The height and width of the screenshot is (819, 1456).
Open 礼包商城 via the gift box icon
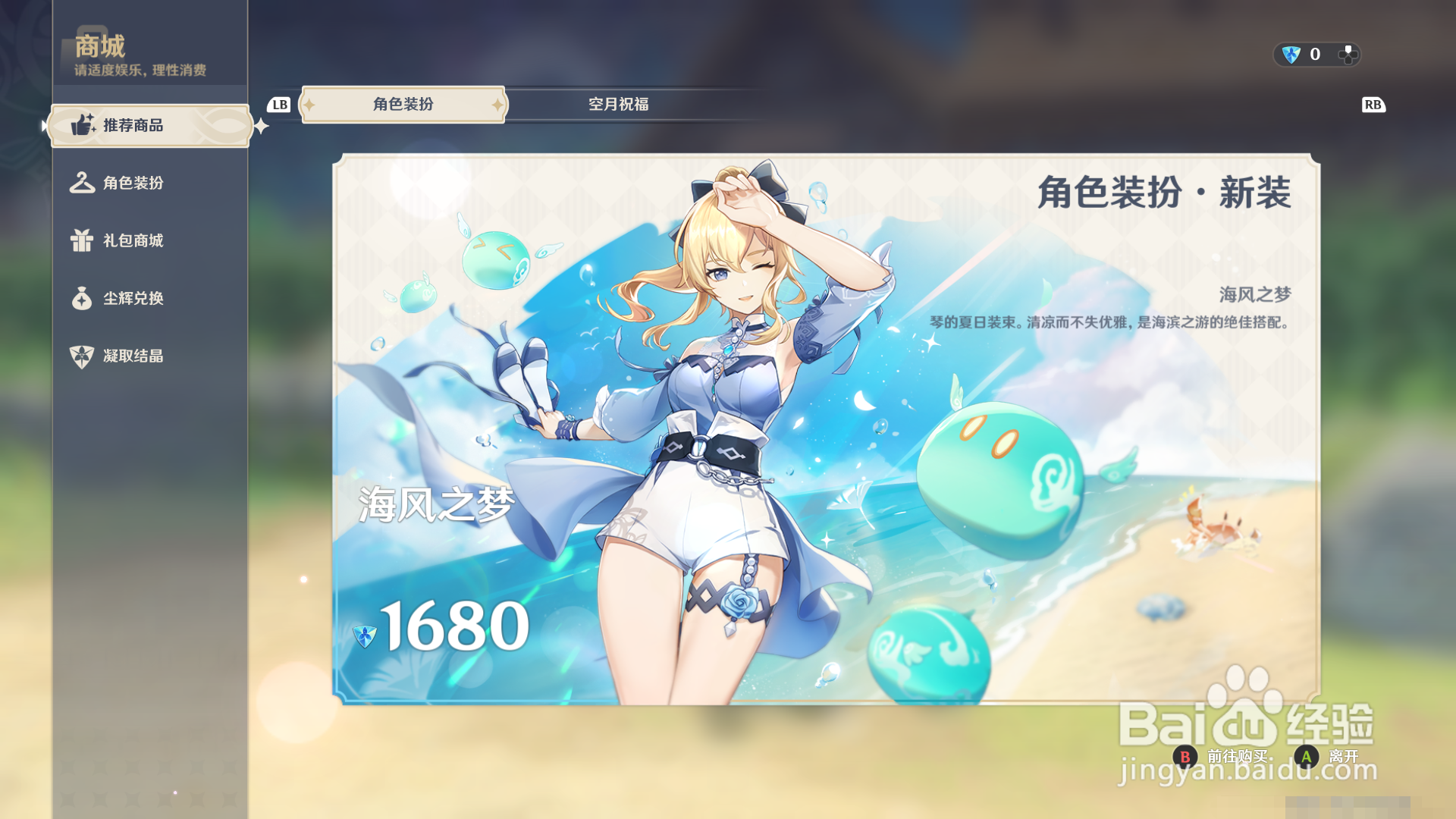82,240
